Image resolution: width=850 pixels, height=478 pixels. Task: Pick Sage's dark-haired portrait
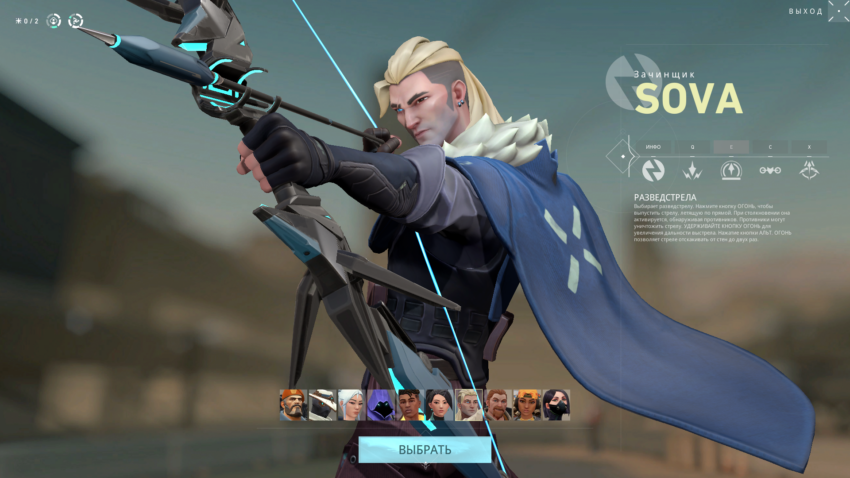439,405
